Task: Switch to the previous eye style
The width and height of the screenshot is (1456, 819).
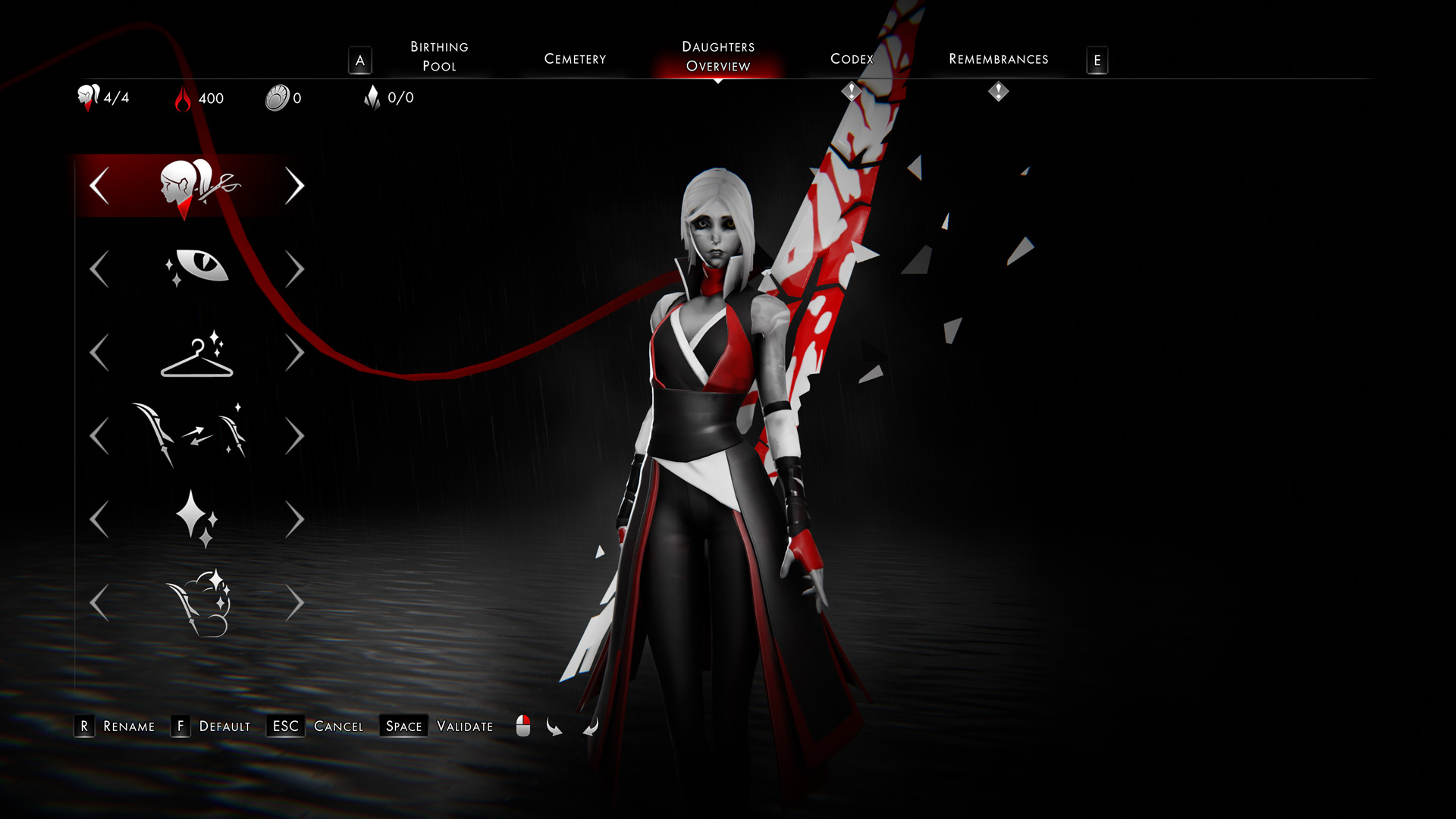Action: click(x=99, y=268)
